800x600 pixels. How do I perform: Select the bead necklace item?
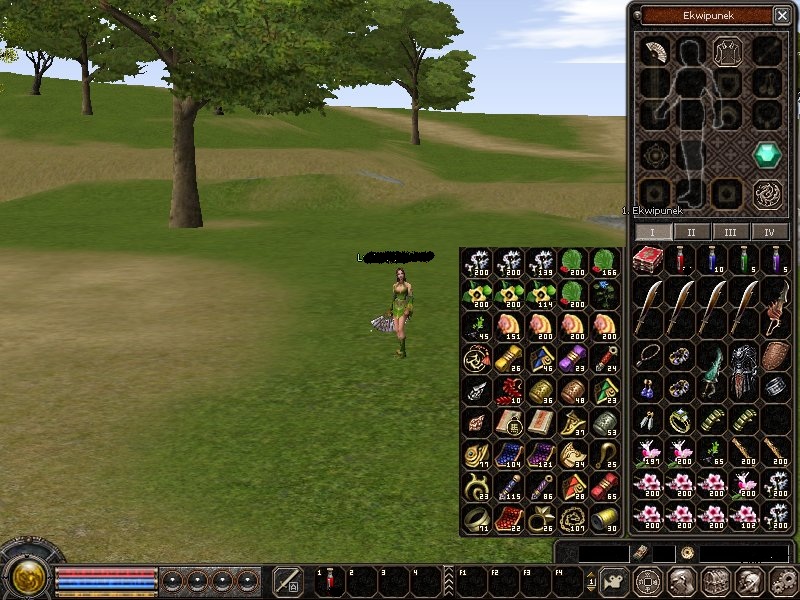point(649,356)
